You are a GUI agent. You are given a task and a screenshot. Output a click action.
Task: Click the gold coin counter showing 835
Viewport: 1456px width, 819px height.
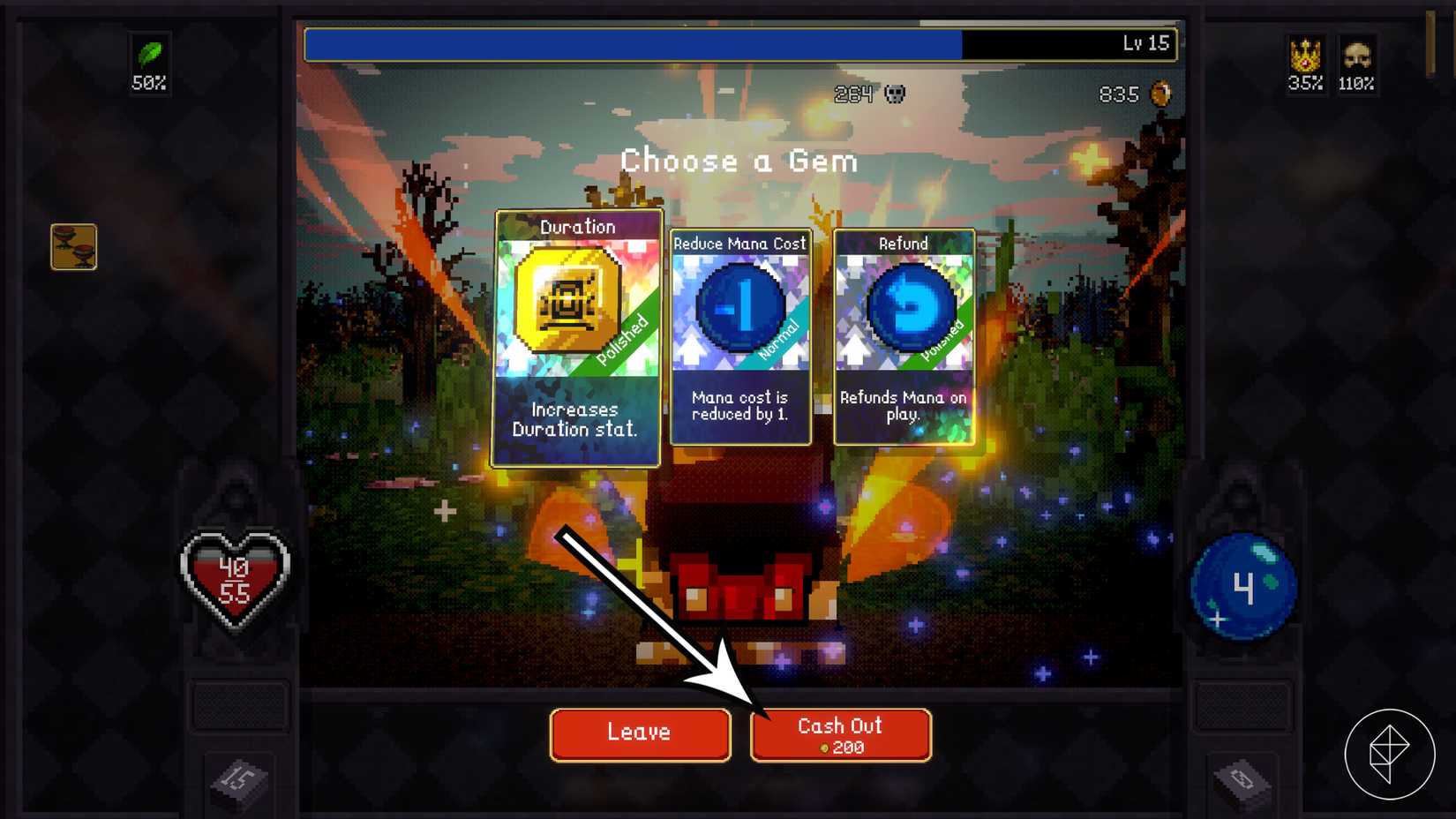(1135, 94)
